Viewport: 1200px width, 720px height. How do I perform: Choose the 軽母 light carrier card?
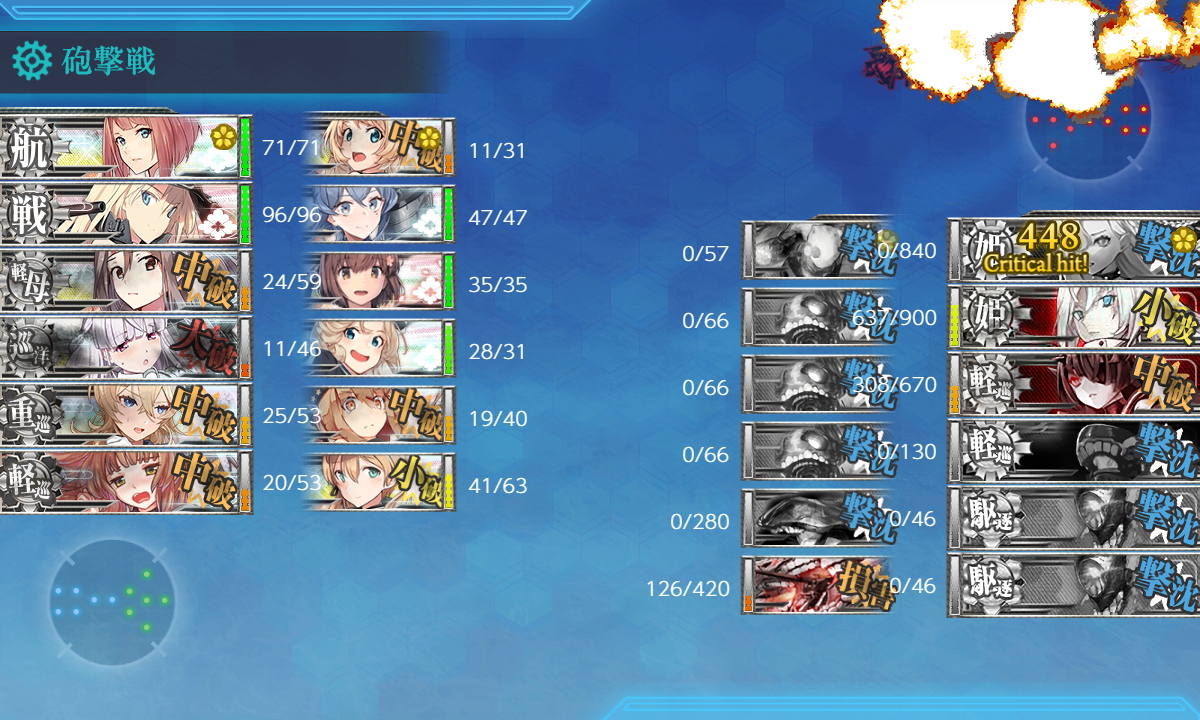pos(125,282)
